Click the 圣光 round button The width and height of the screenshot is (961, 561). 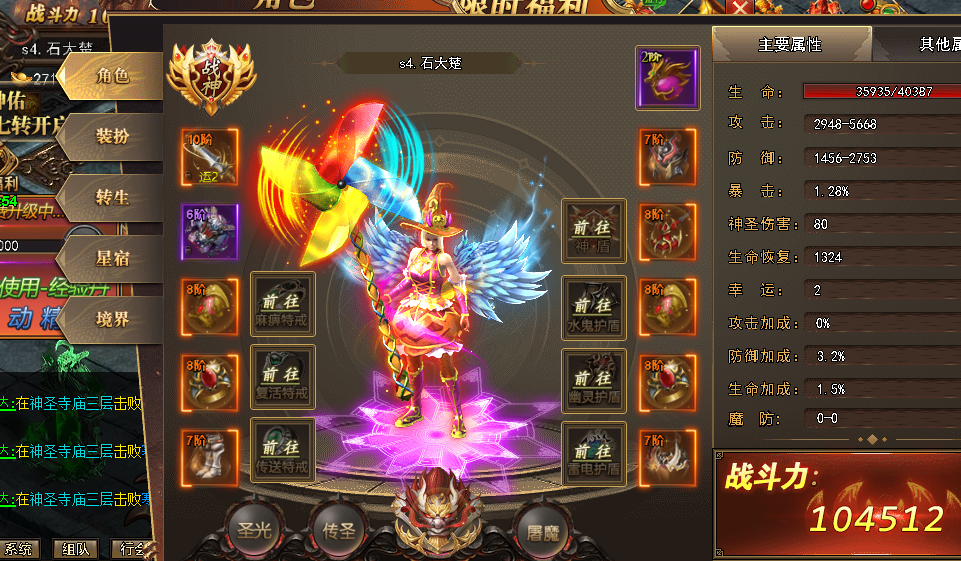[x=250, y=530]
